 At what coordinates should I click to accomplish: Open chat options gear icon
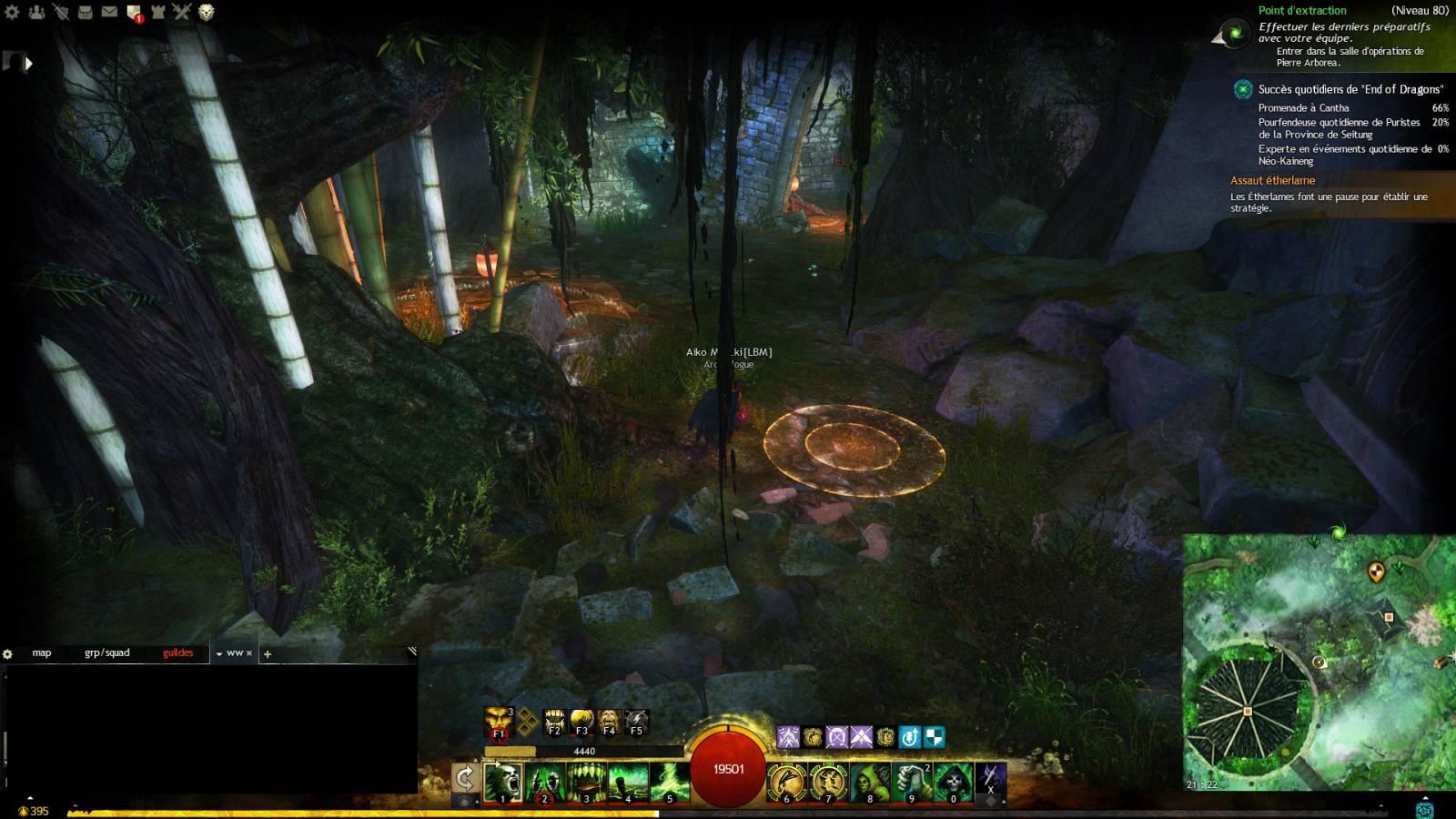(x=8, y=653)
